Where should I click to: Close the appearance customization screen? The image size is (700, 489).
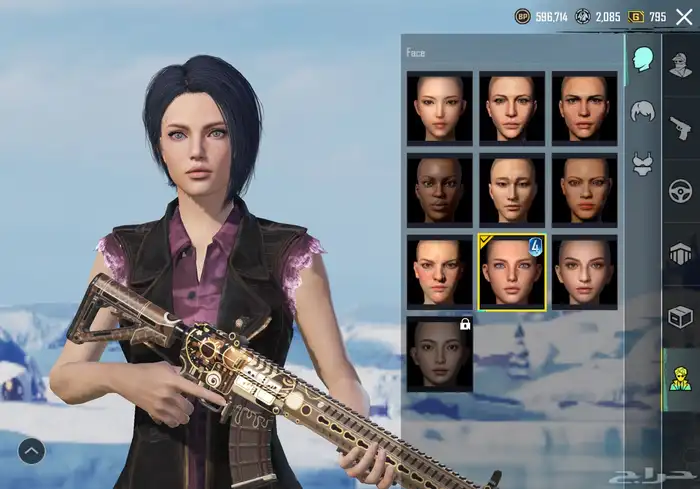point(684,16)
